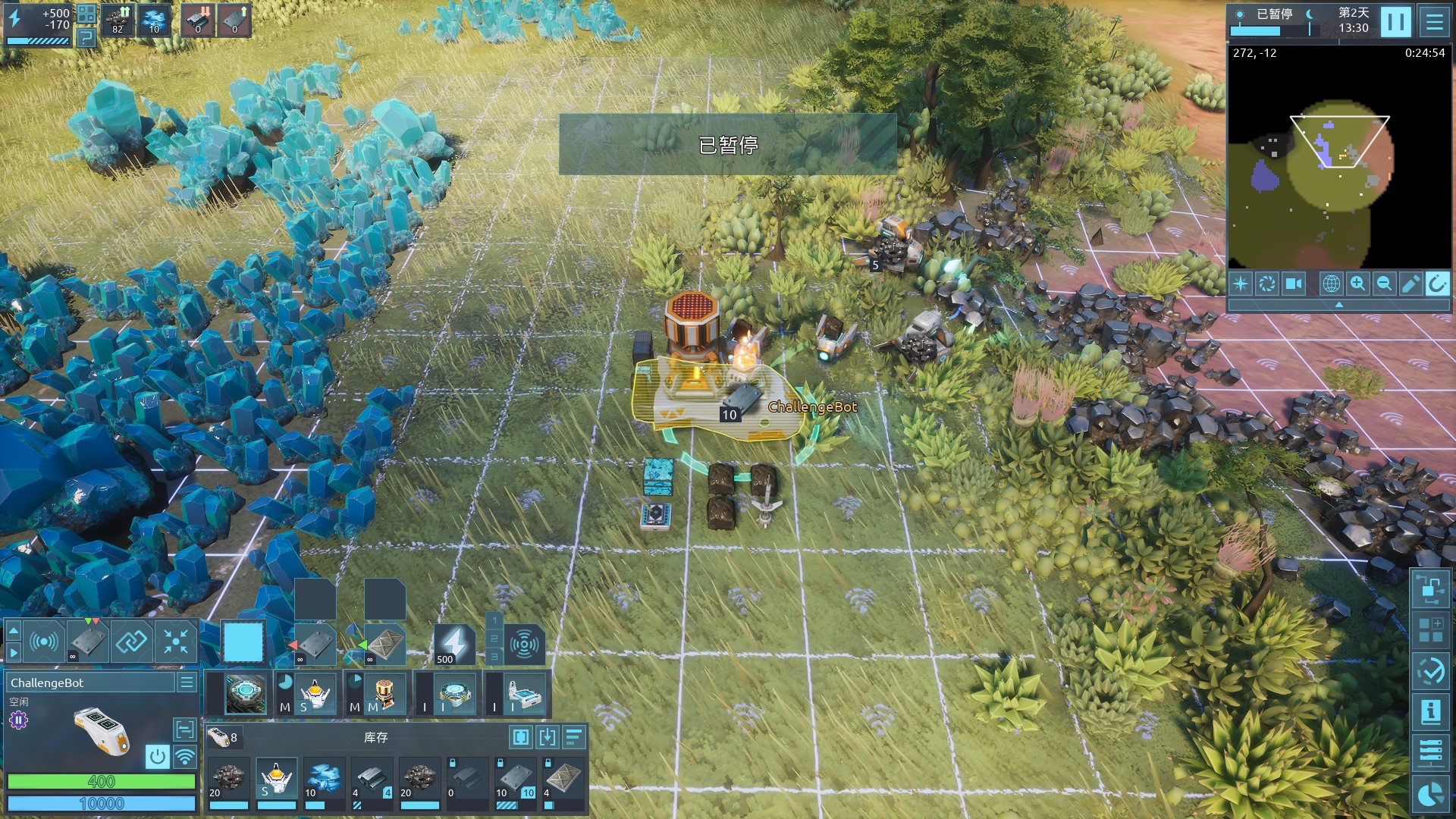Screen dimensions: 1456x819
Task: Toggle the minimap camera icon
Action: click(x=1293, y=284)
